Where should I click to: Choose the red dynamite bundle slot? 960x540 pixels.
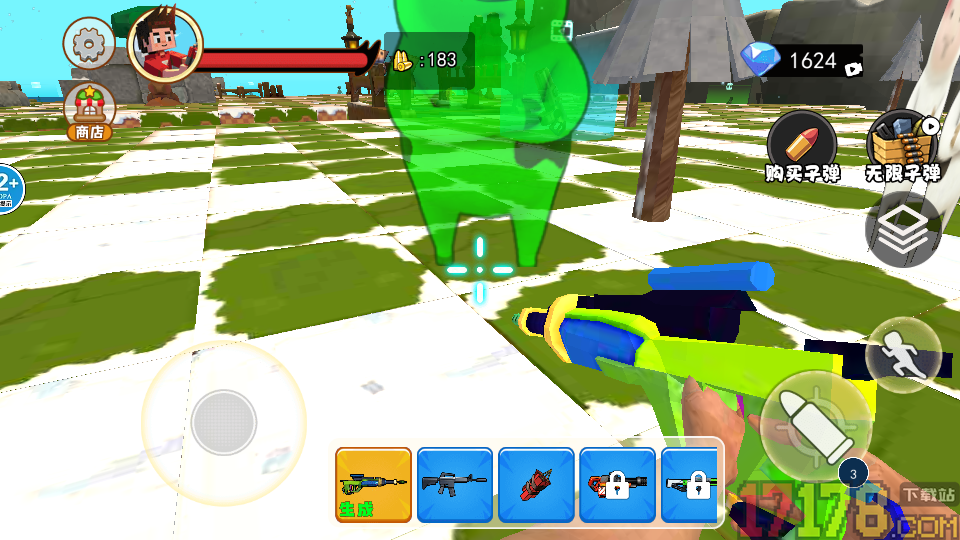click(536, 485)
